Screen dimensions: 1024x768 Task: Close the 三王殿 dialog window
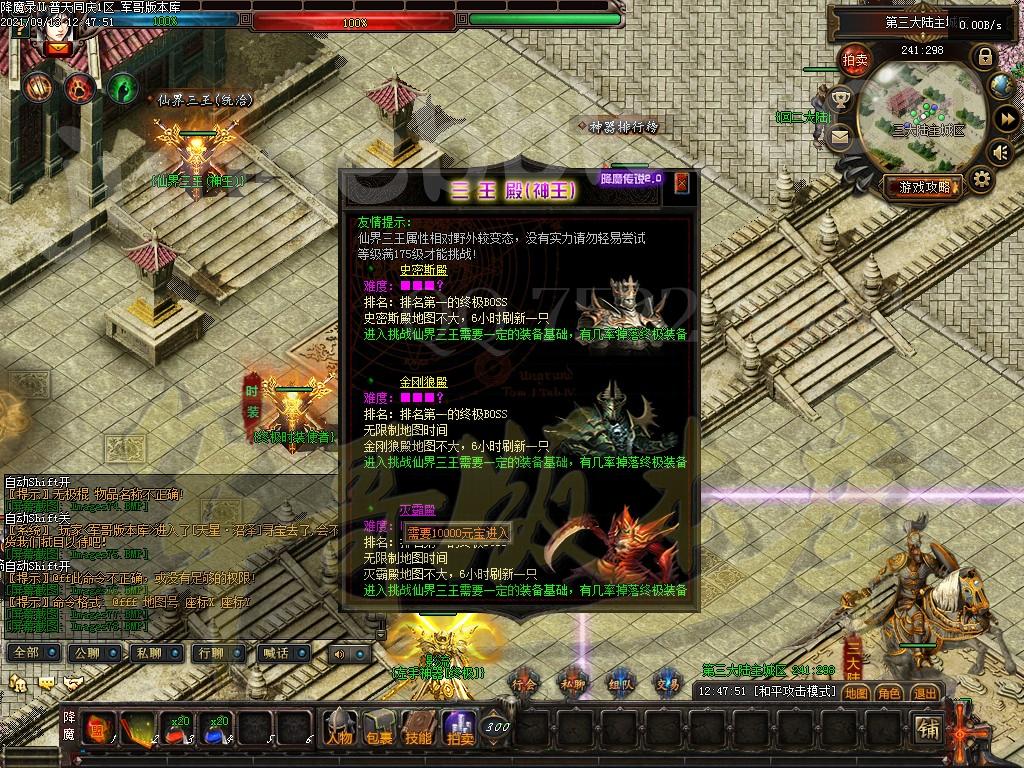682,183
